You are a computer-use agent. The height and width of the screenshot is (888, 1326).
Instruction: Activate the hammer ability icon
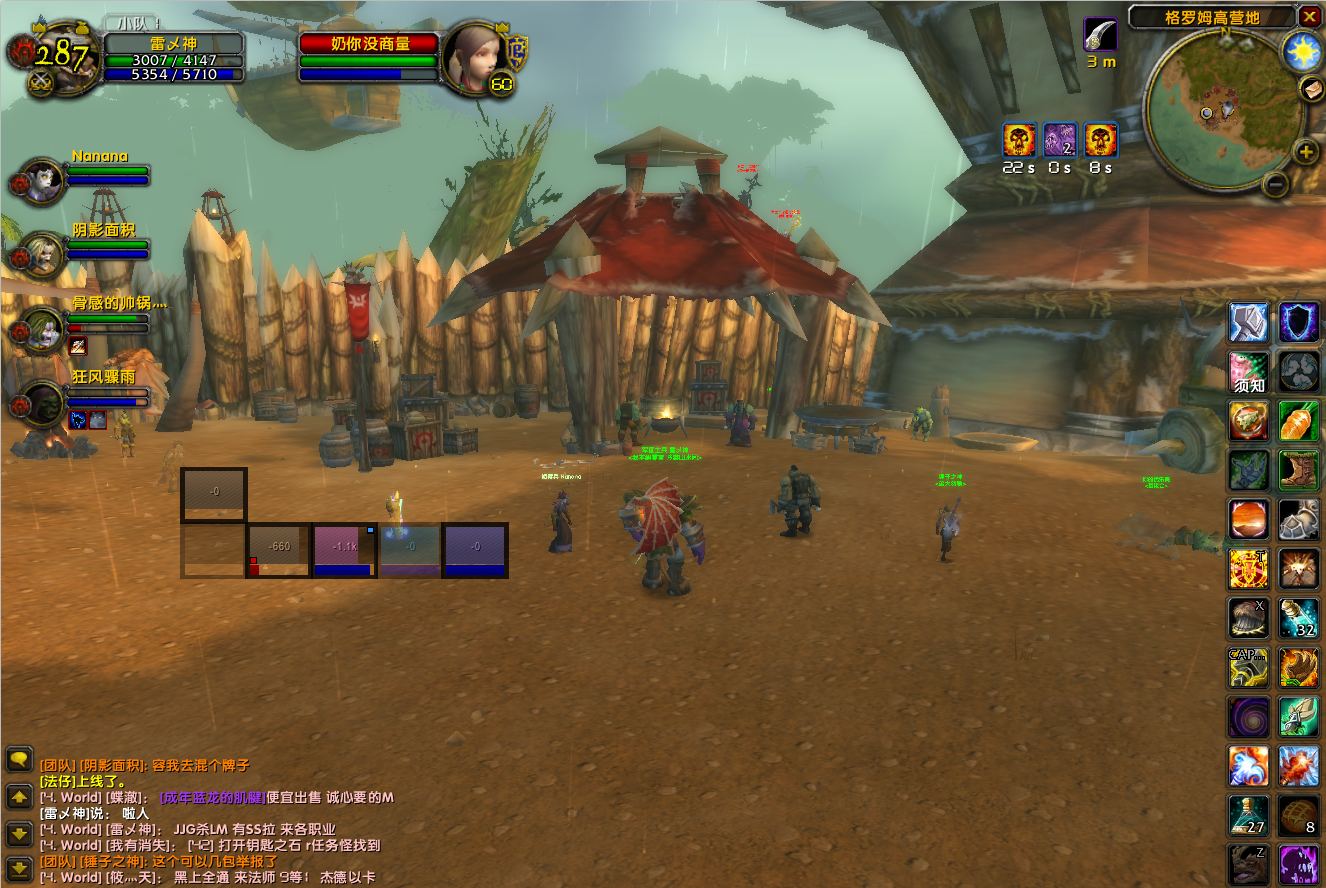point(1249,323)
